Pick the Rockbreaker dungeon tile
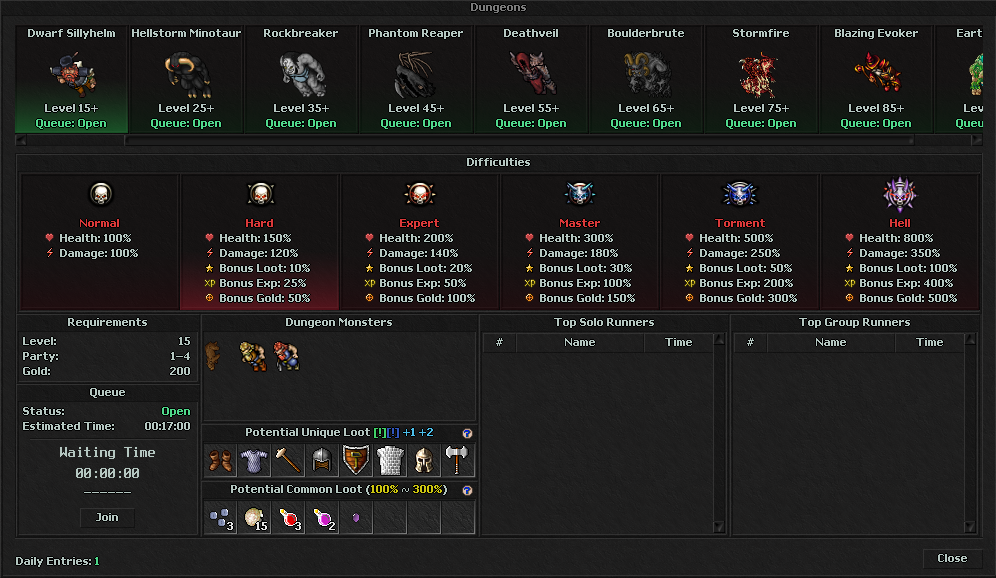Screen dimensions: 996x578 pos(301,79)
